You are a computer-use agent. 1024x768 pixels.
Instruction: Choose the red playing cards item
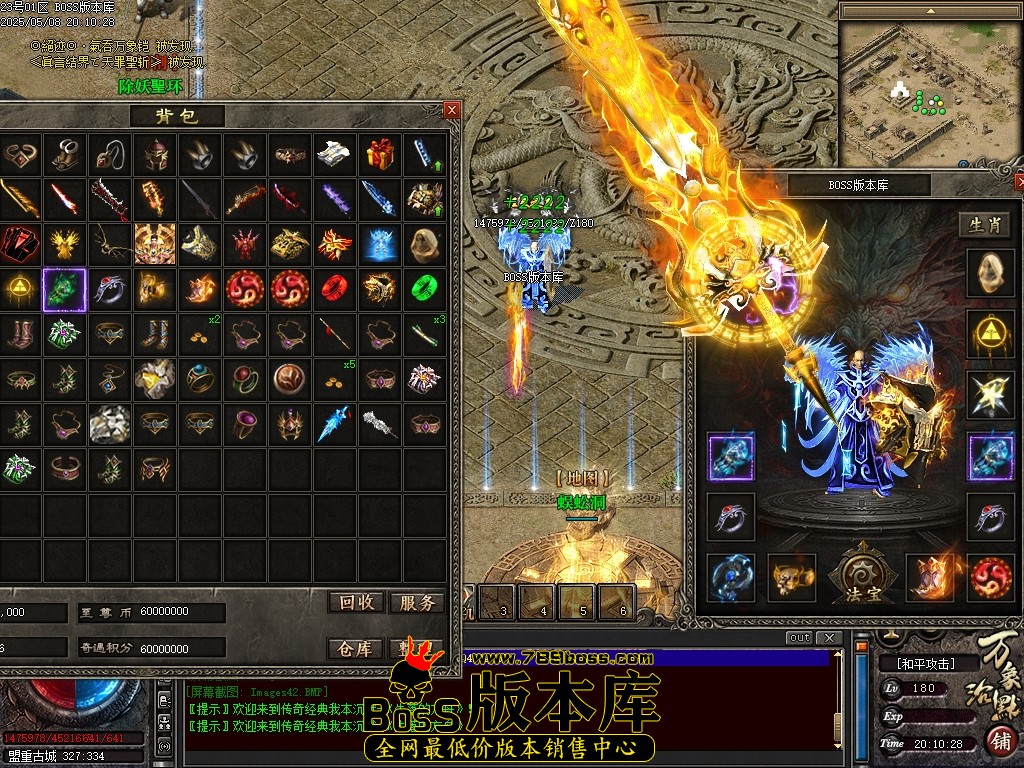[20, 243]
